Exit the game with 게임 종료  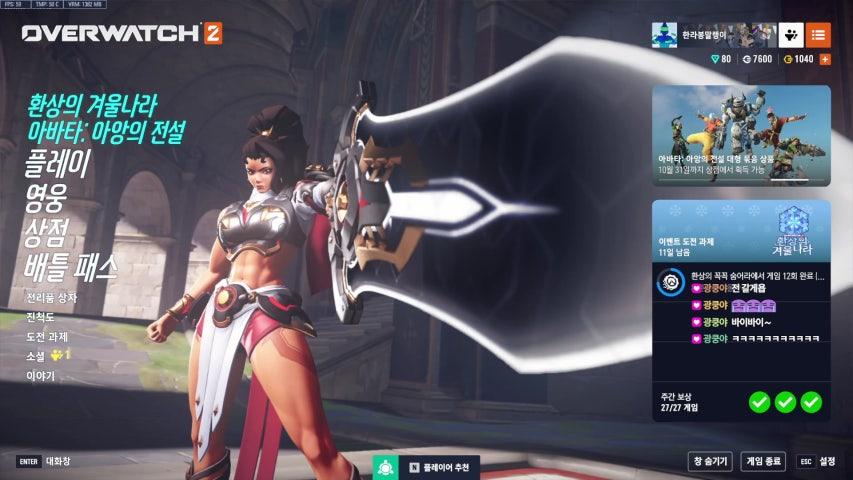click(x=763, y=461)
